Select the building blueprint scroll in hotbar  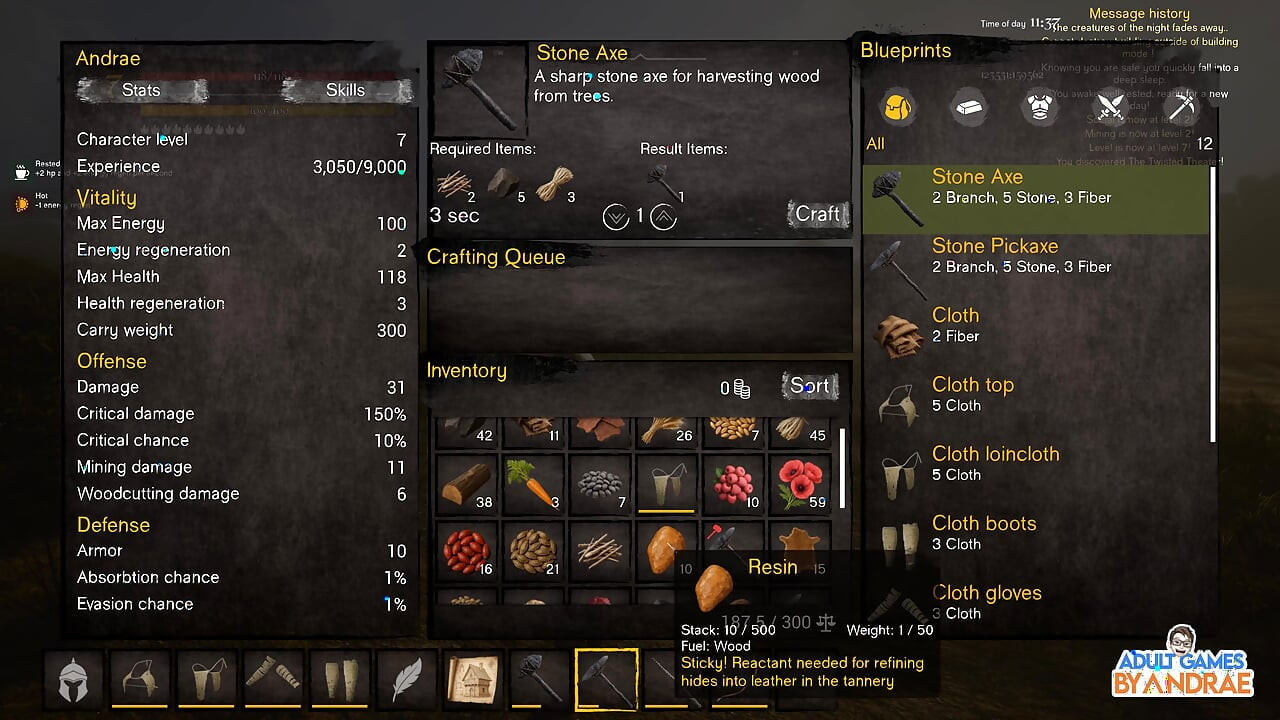(x=473, y=681)
